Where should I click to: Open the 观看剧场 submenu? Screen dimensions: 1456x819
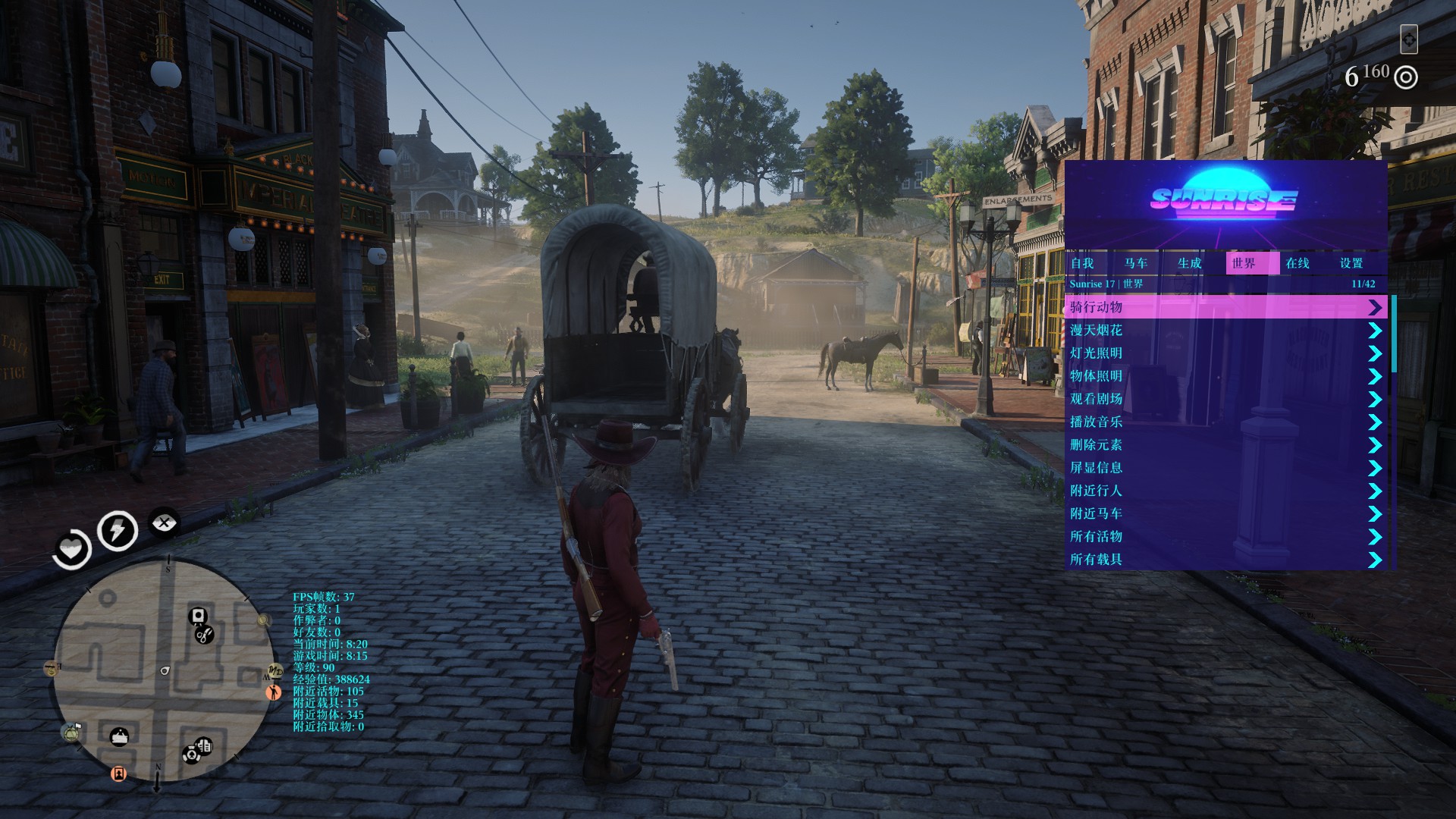pyautogui.click(x=1225, y=399)
